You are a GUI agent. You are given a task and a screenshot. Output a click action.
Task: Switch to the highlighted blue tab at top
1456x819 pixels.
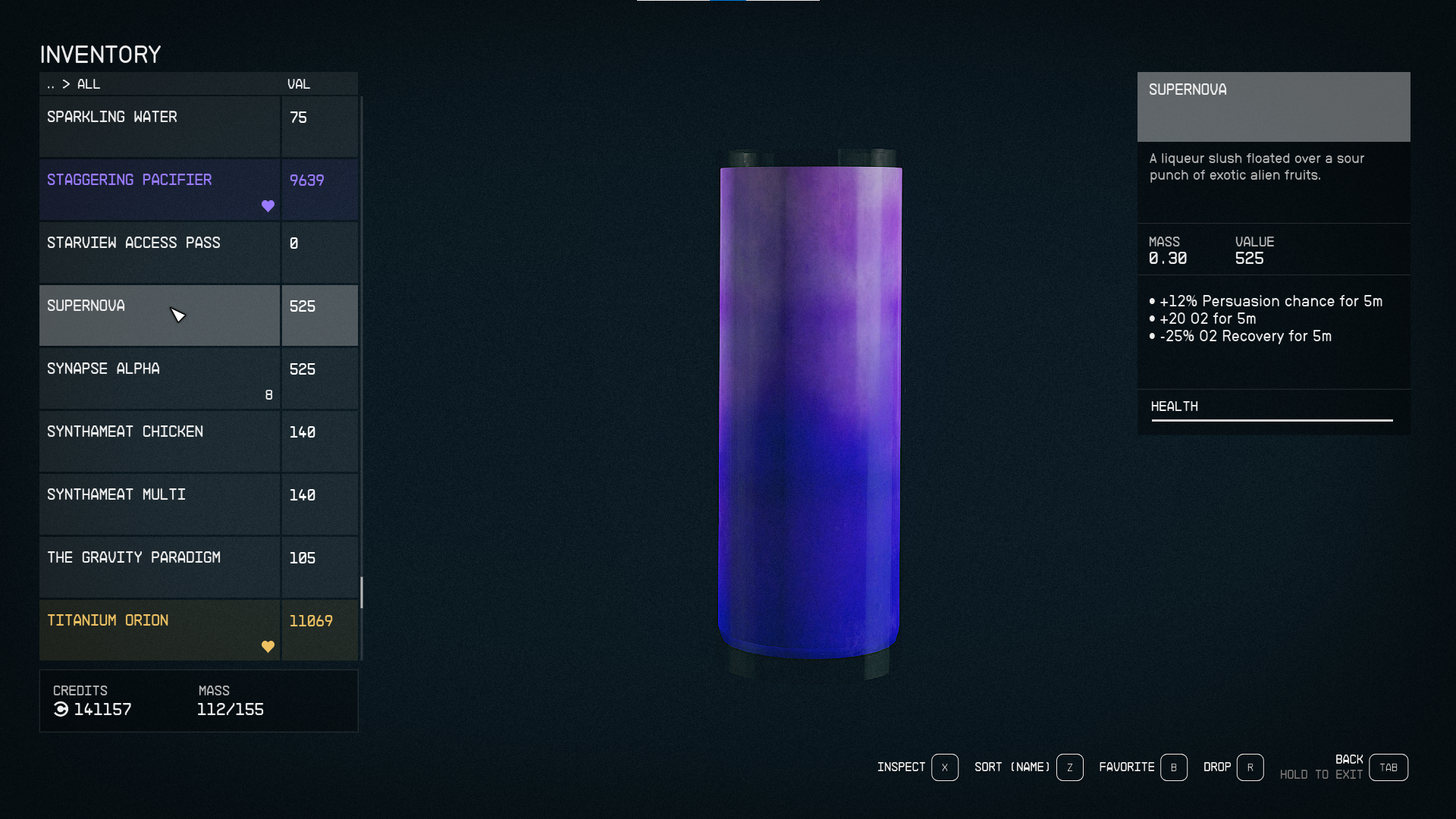click(x=728, y=2)
